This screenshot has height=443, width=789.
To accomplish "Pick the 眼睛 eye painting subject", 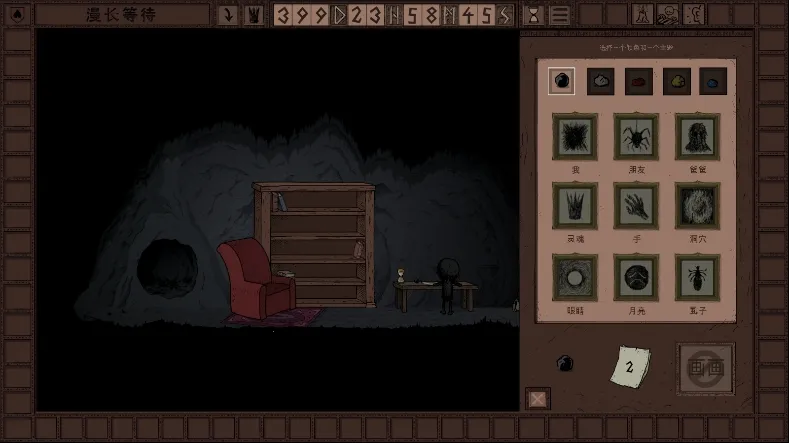I will (x=575, y=276).
